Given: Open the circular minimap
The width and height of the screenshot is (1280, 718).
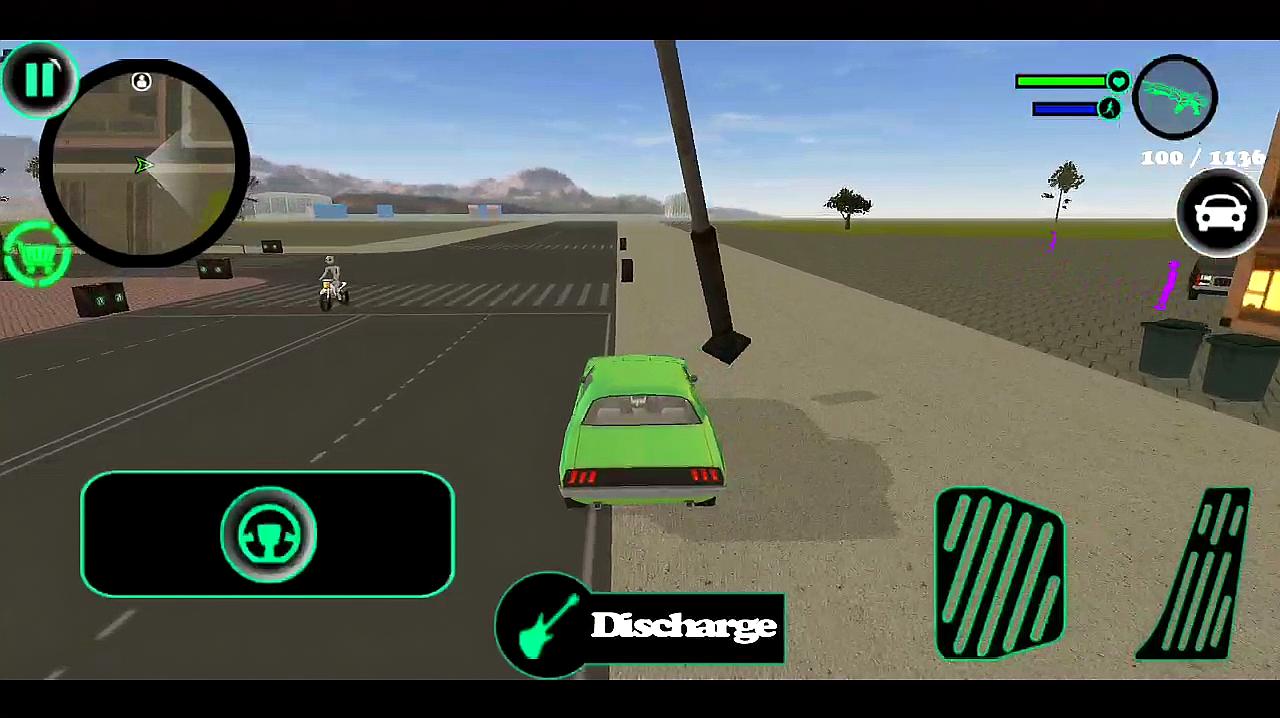Looking at the screenshot, I should (143, 165).
